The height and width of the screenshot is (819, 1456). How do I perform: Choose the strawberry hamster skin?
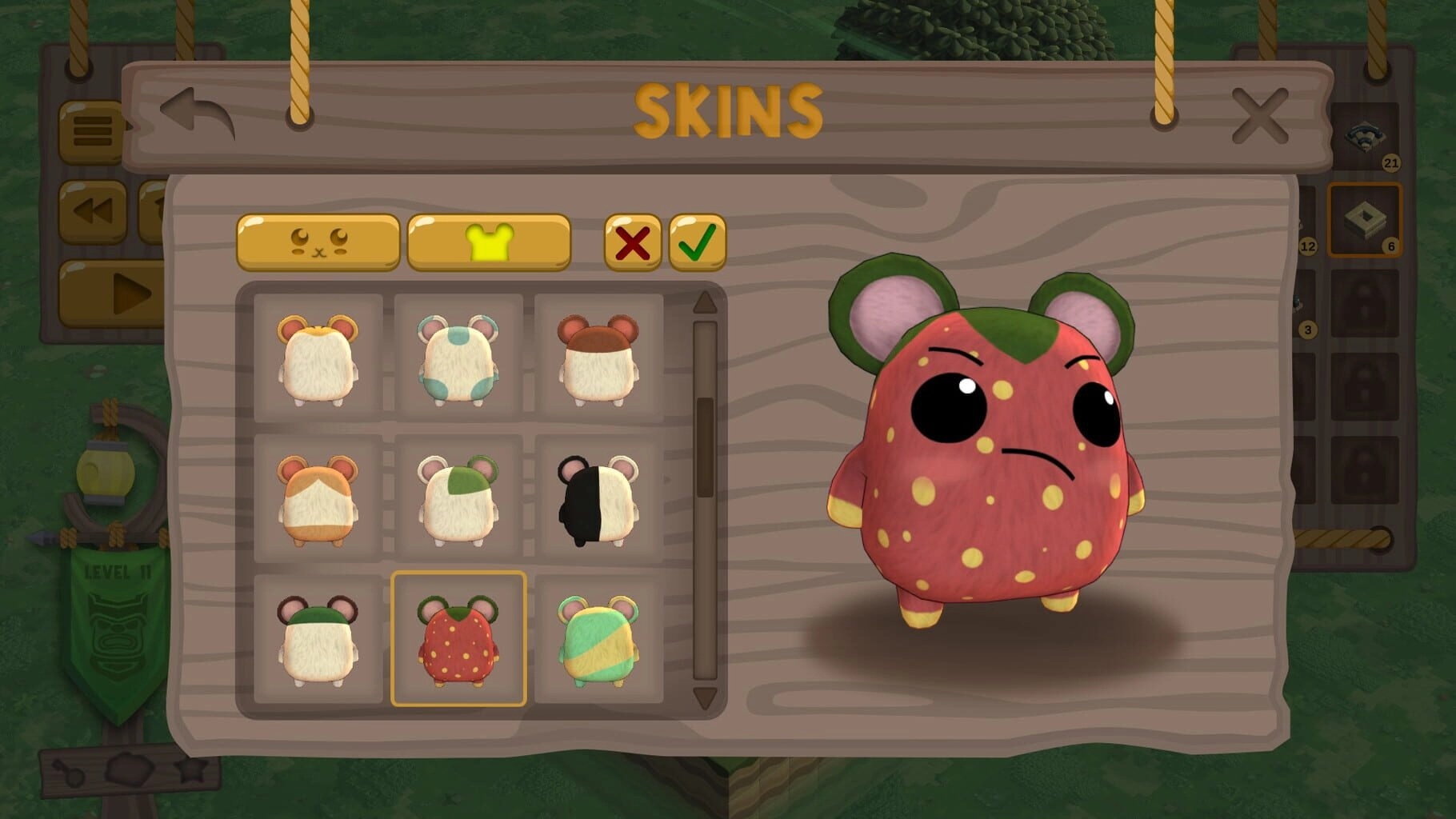458,639
